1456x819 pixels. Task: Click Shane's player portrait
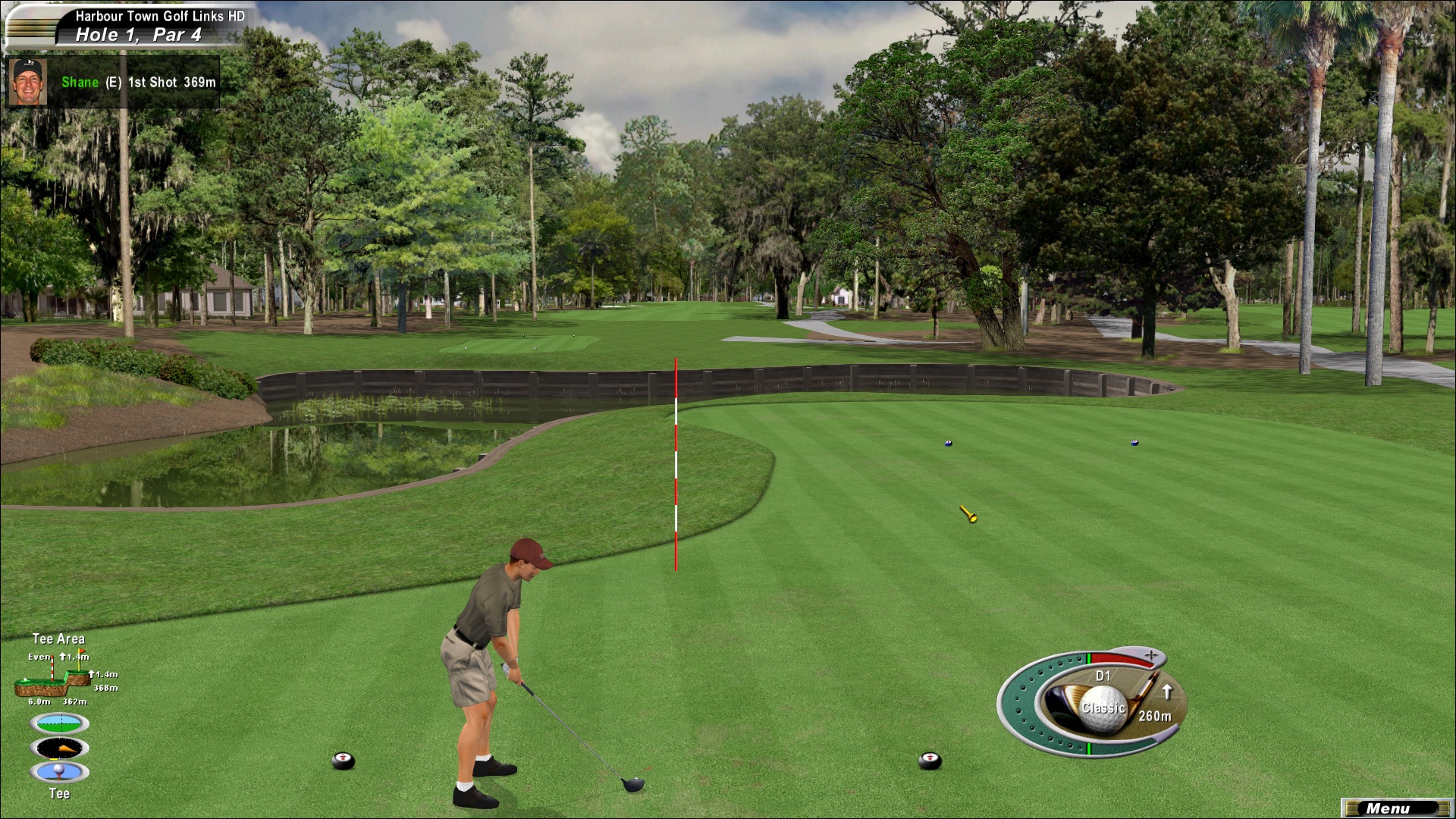pos(29,82)
